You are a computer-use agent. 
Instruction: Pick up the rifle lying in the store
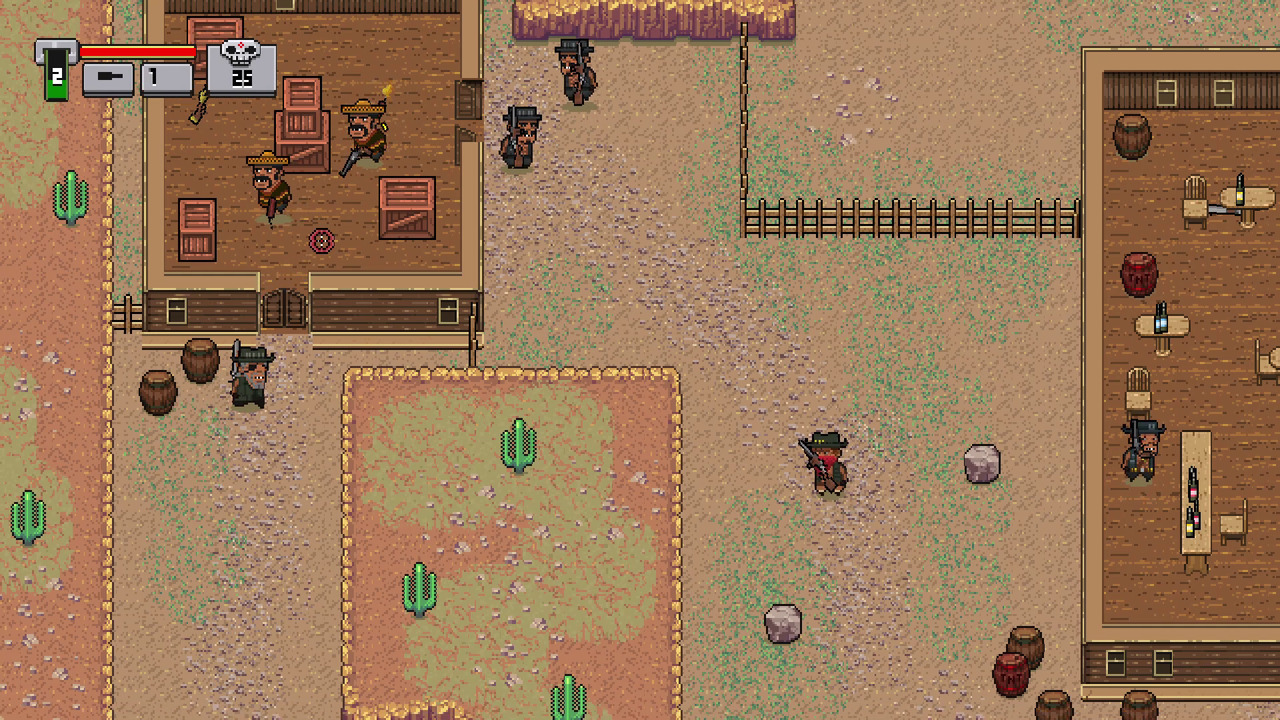[196, 105]
